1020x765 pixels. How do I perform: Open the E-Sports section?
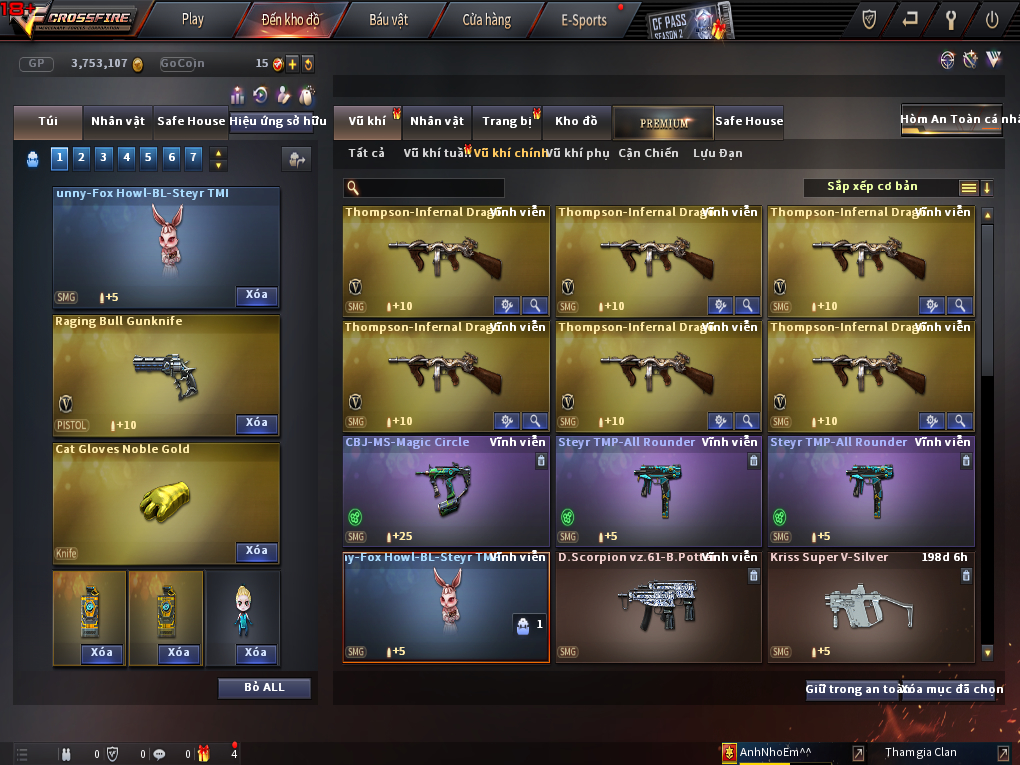(x=584, y=19)
